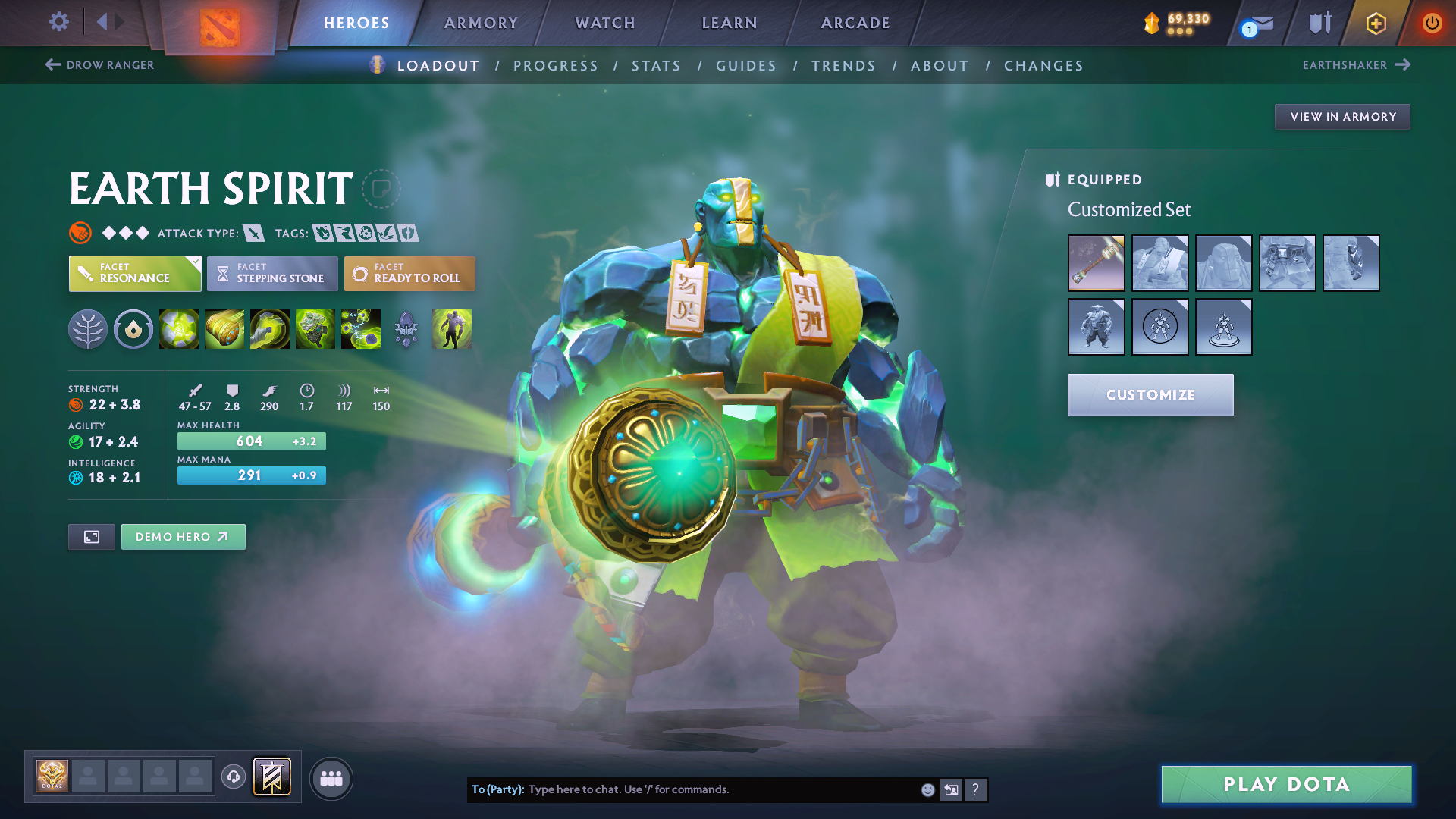Image resolution: width=1456 pixels, height=819 pixels.
Task: Select the Boulder Smash ability icon
Action: pyautogui.click(x=179, y=328)
